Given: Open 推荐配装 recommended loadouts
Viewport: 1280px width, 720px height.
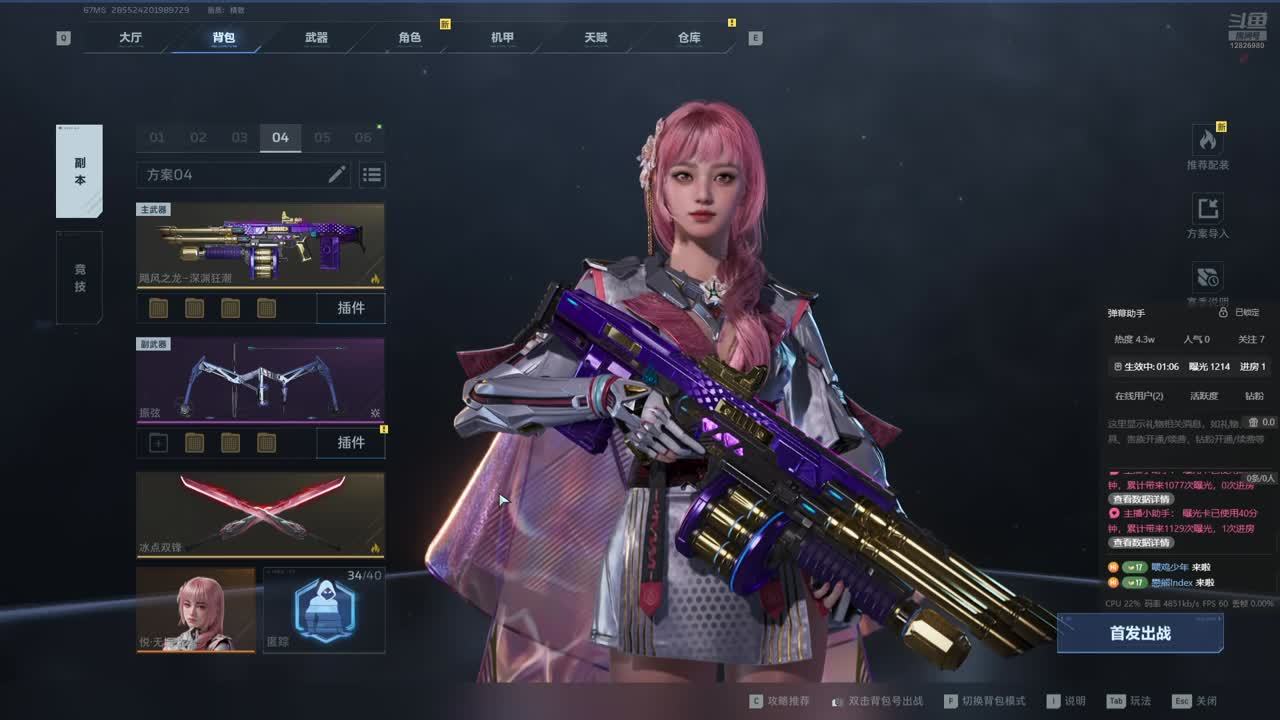Looking at the screenshot, I should coord(1208,147).
